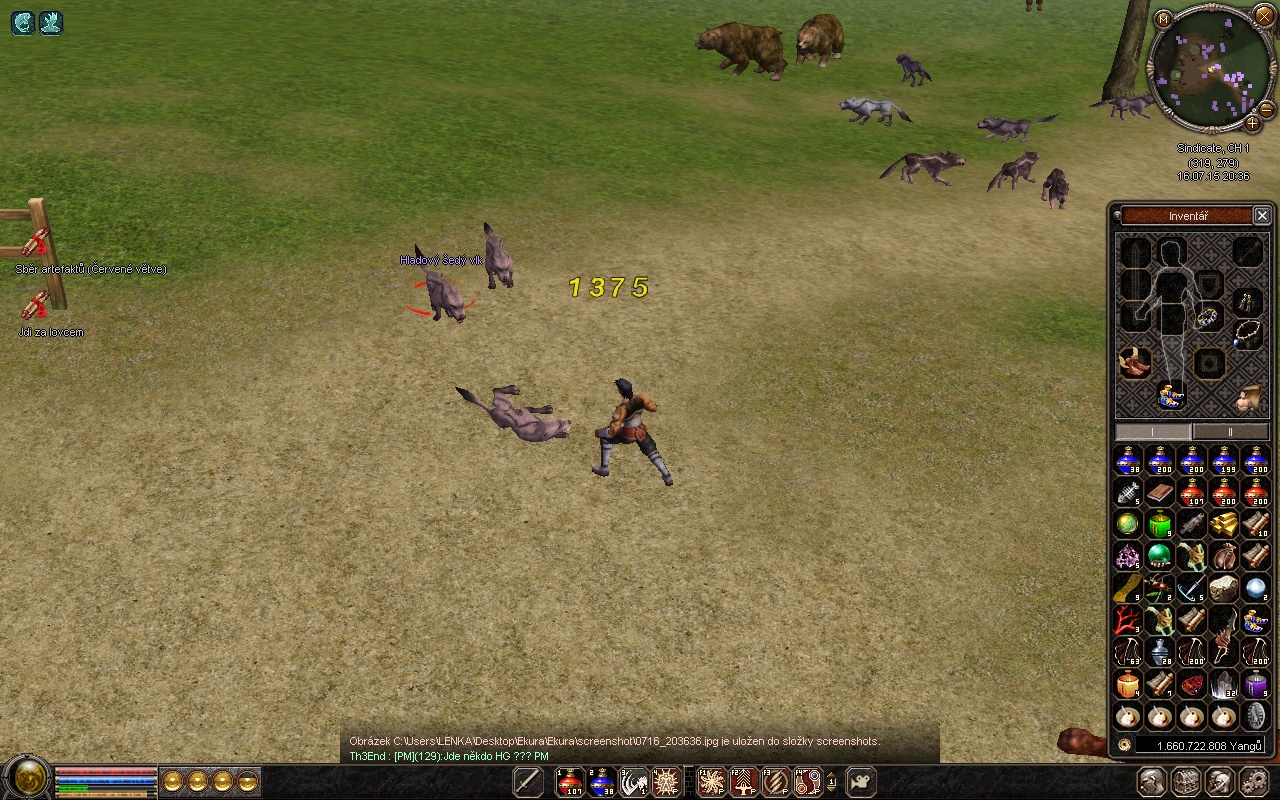Activate the horse skill in hotbar slot 3

click(x=634, y=782)
